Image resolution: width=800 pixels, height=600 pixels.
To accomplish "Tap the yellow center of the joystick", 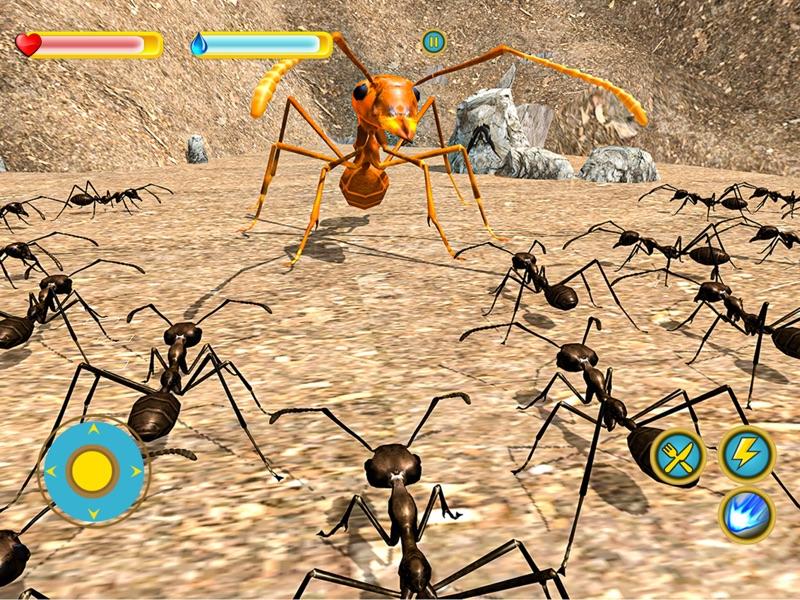I will pos(94,470).
